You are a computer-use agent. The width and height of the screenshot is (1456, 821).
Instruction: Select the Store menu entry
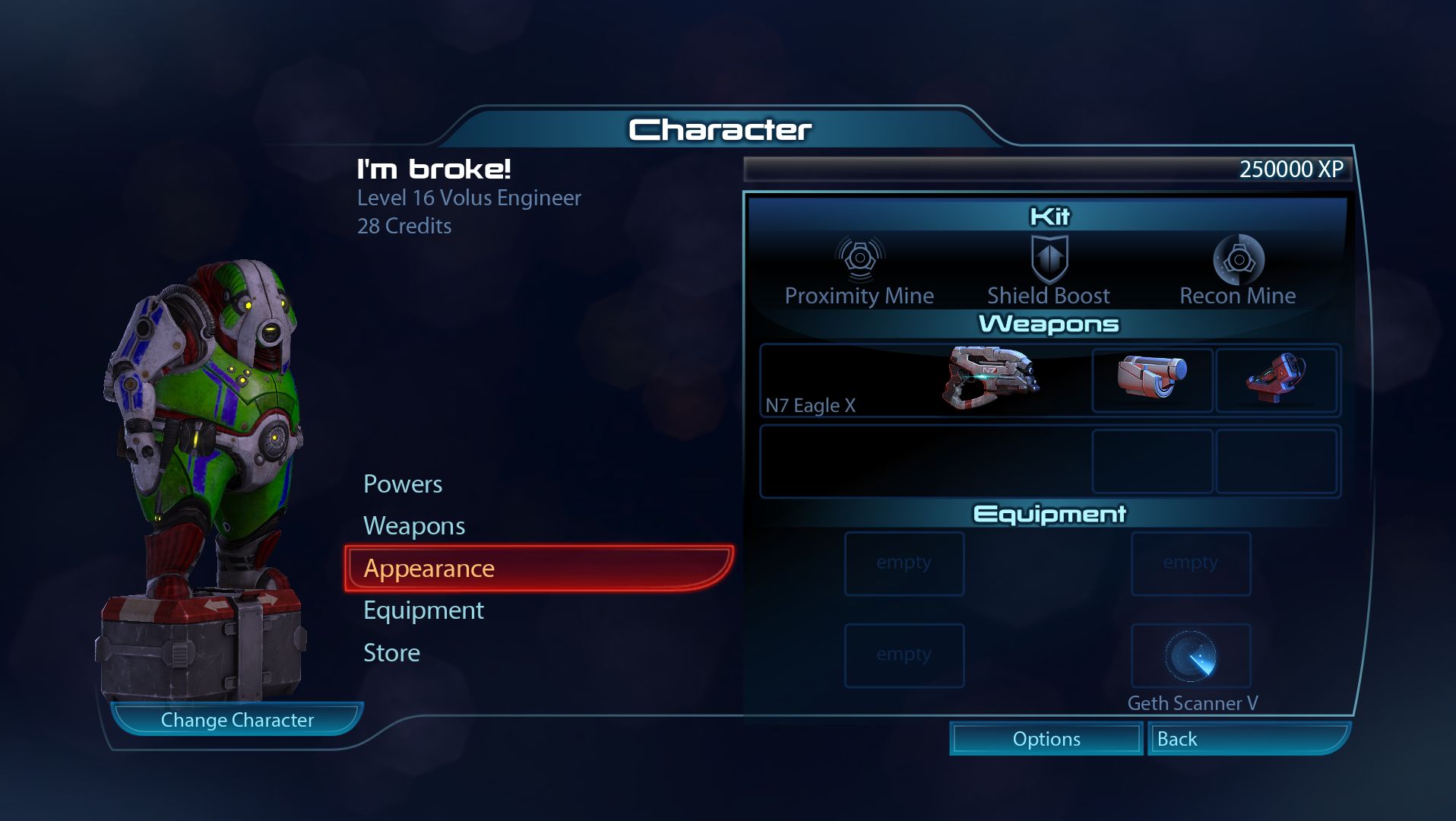point(391,652)
